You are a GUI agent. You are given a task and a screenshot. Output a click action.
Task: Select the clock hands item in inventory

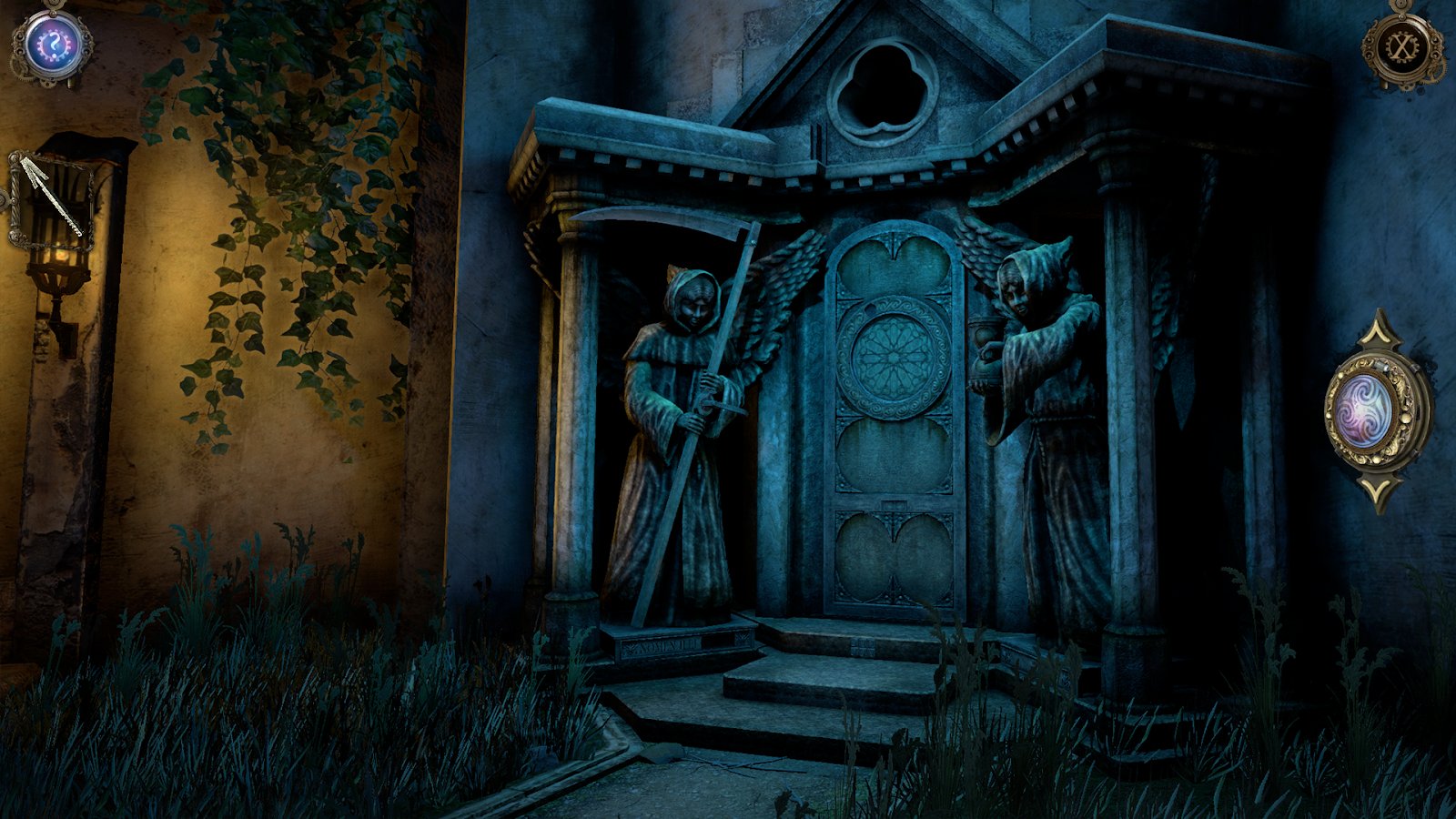click(53, 202)
